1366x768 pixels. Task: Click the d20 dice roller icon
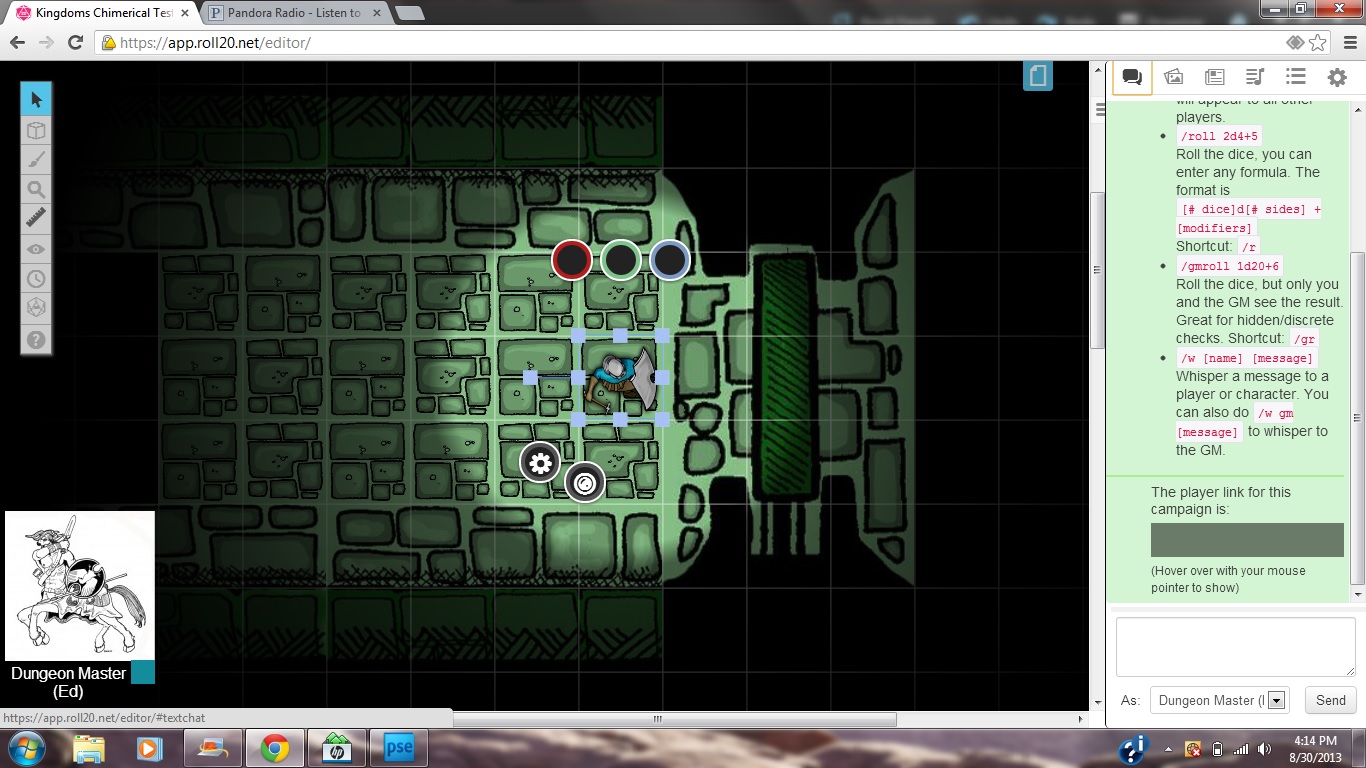click(x=35, y=308)
